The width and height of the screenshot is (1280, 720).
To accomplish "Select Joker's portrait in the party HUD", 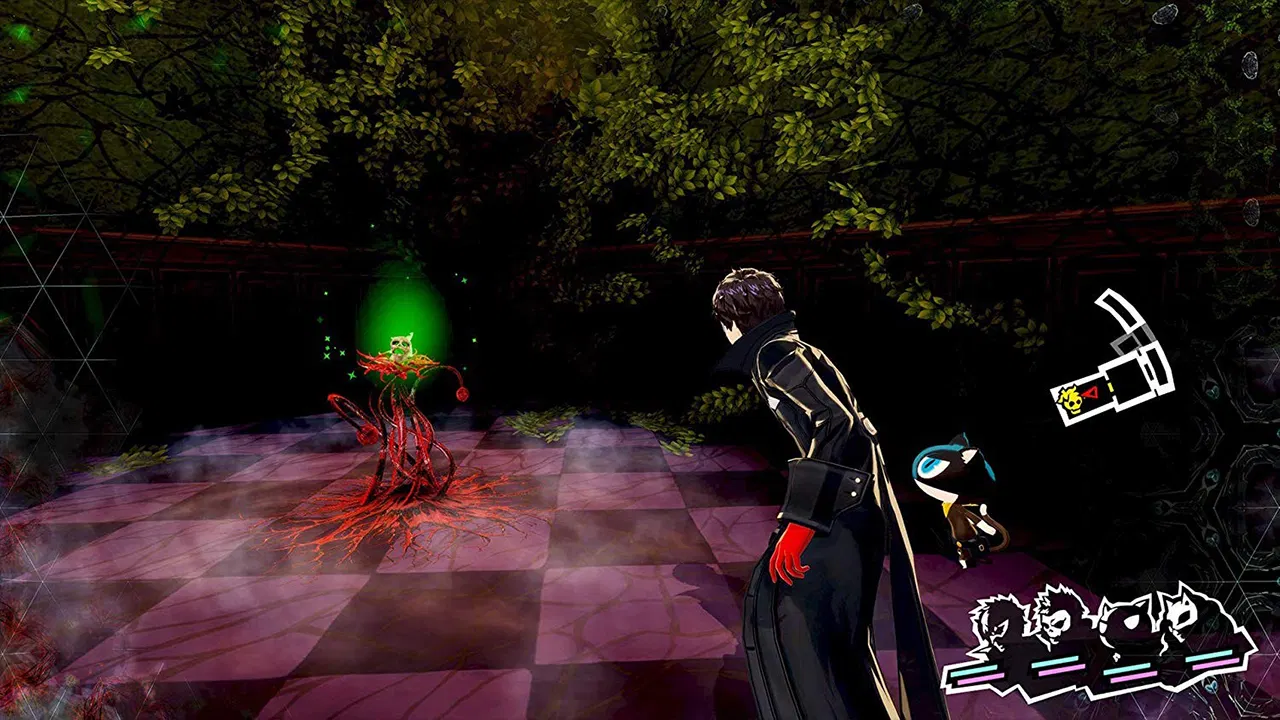I will [x=996, y=624].
